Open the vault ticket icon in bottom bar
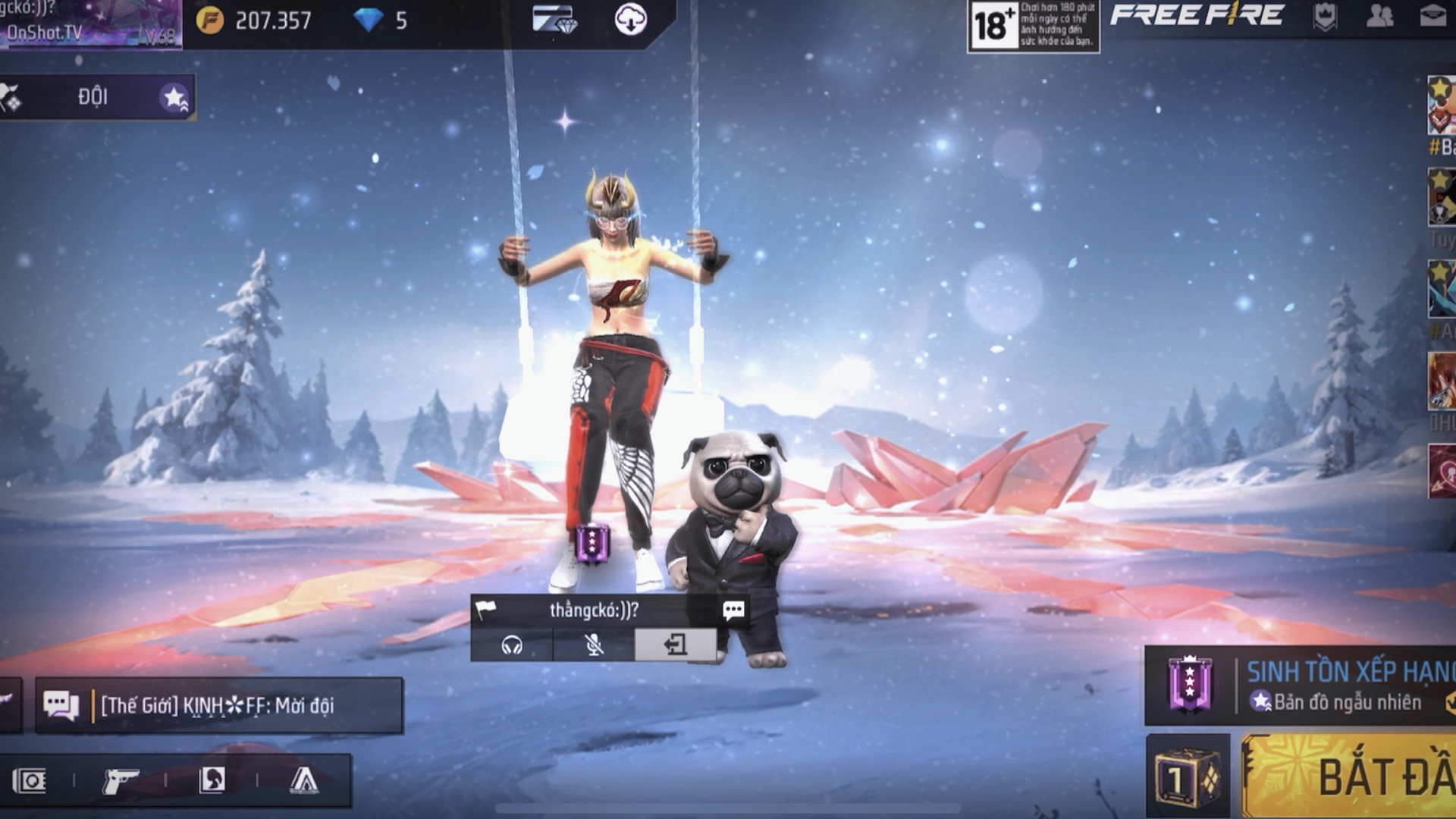The width and height of the screenshot is (1456, 819). point(30,780)
